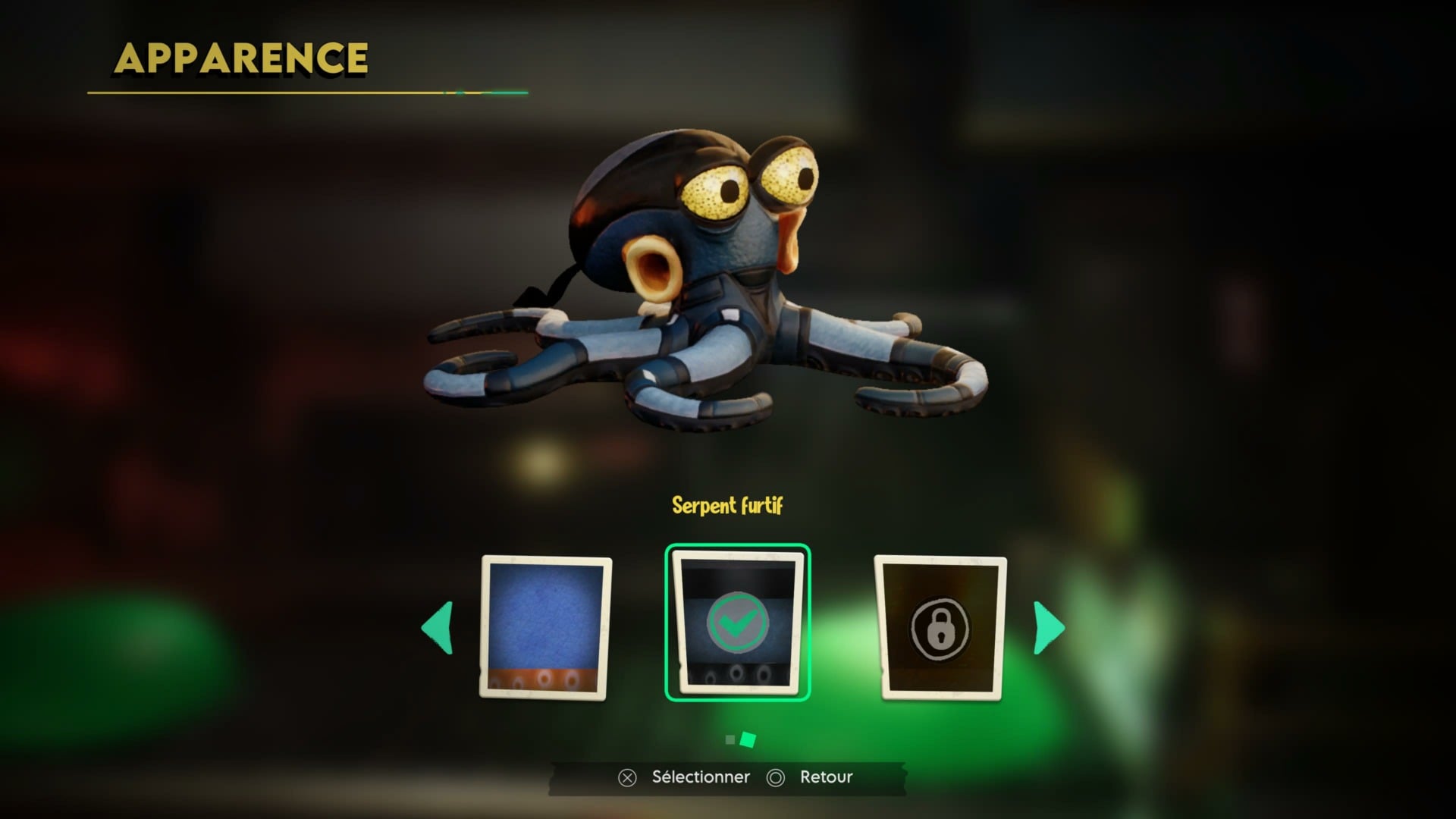Viewport: 1456px width, 819px height.
Task: Choose the Serpent furtif skin with checkmark
Action: [x=737, y=623]
